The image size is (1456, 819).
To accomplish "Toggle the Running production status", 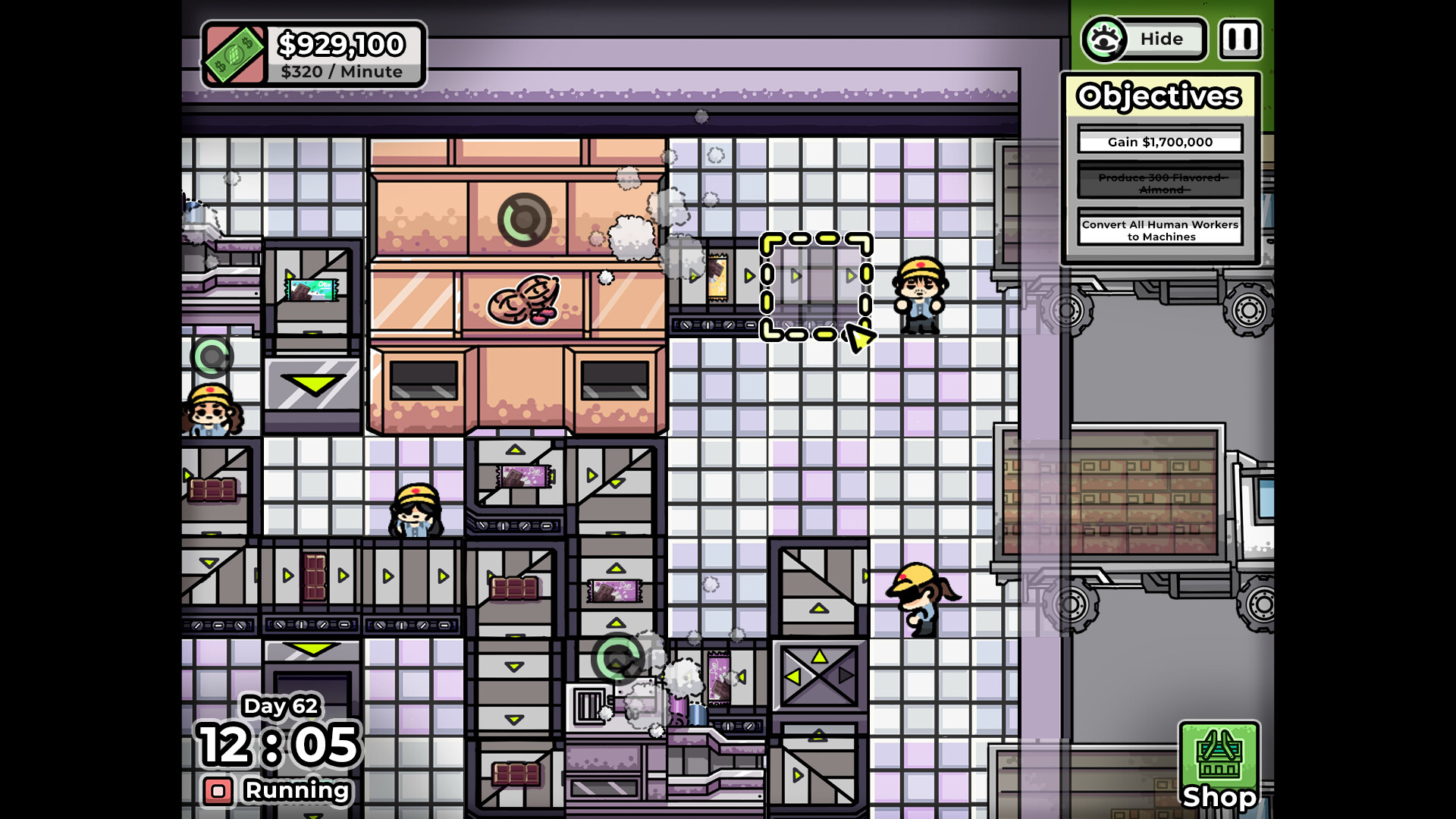I will (294, 790).
